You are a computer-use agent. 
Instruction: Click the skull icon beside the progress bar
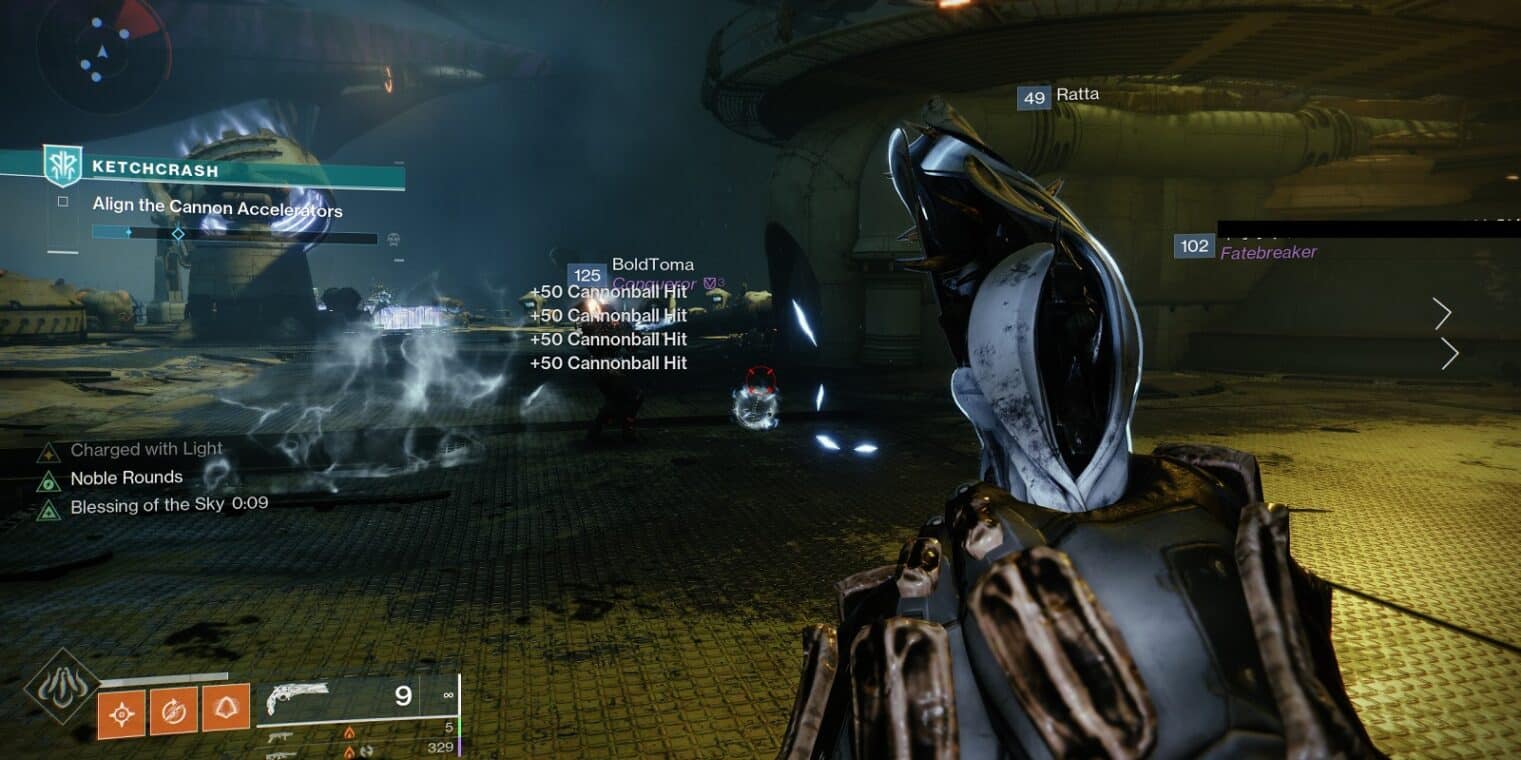(393, 239)
